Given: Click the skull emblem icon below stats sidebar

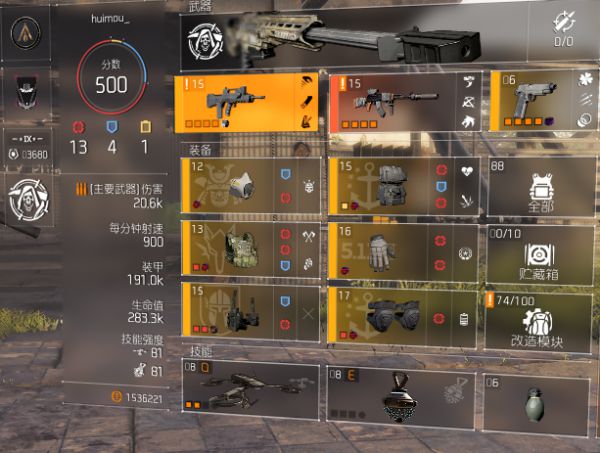Looking at the screenshot, I should click(x=27, y=200).
